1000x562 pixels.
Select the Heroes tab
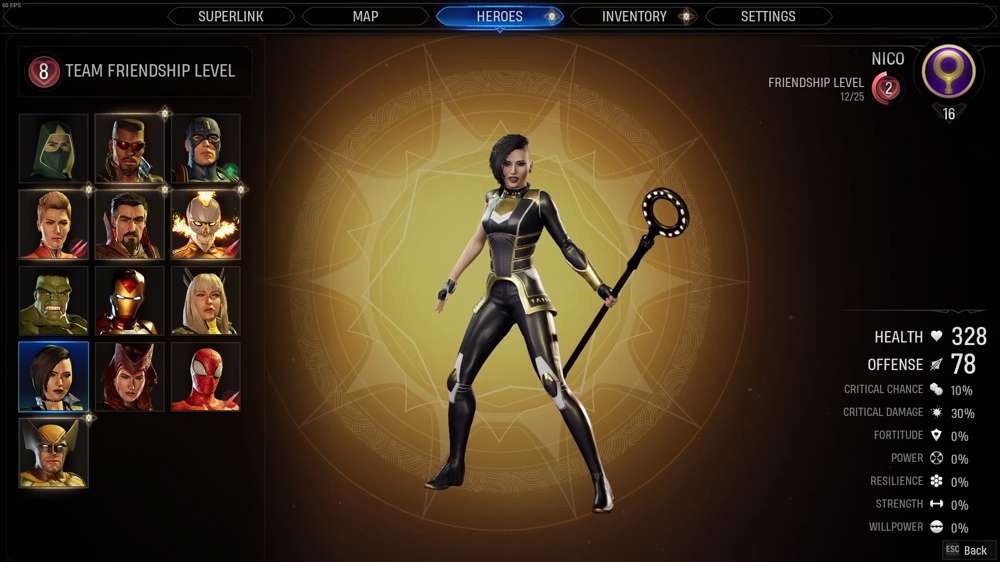click(x=500, y=17)
